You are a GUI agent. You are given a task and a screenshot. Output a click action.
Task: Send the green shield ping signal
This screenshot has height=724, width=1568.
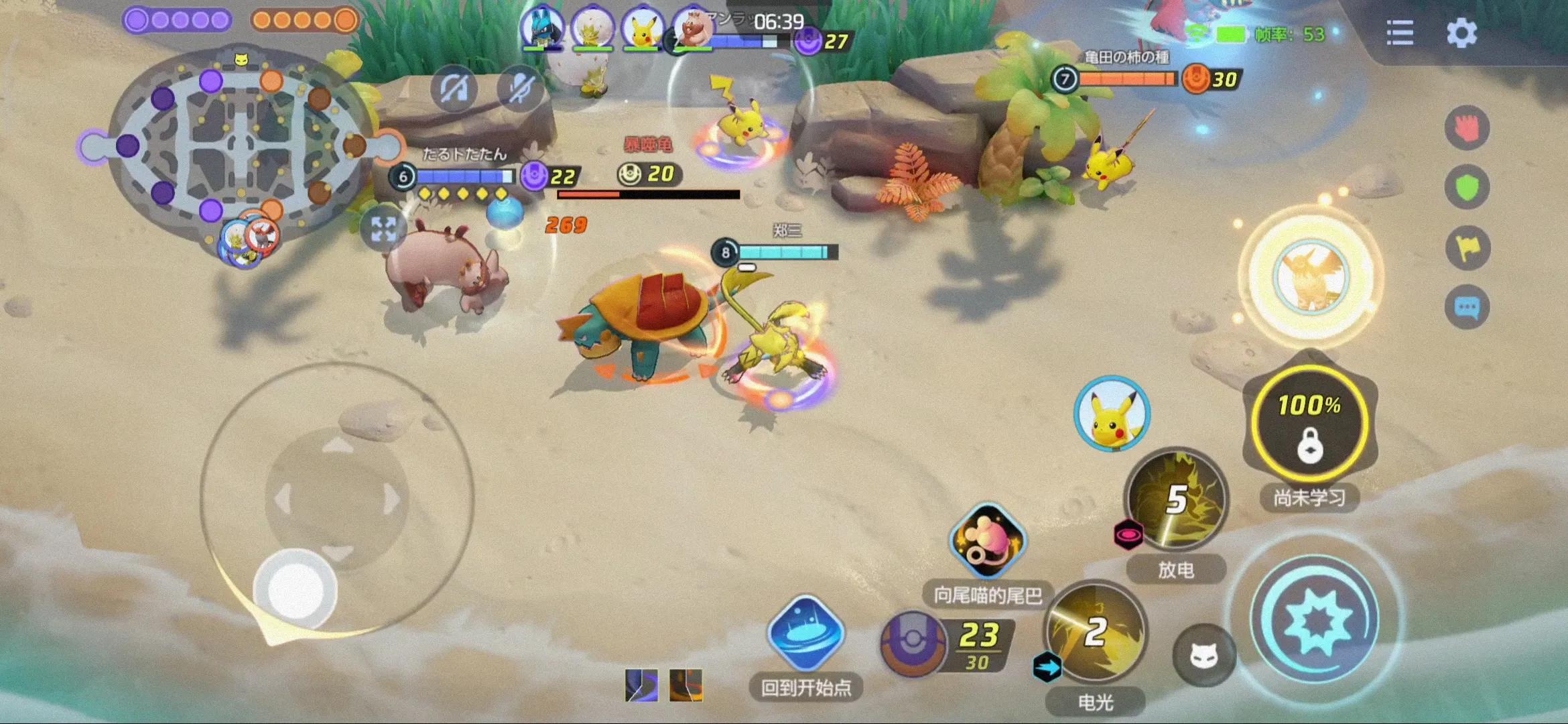coord(1467,187)
